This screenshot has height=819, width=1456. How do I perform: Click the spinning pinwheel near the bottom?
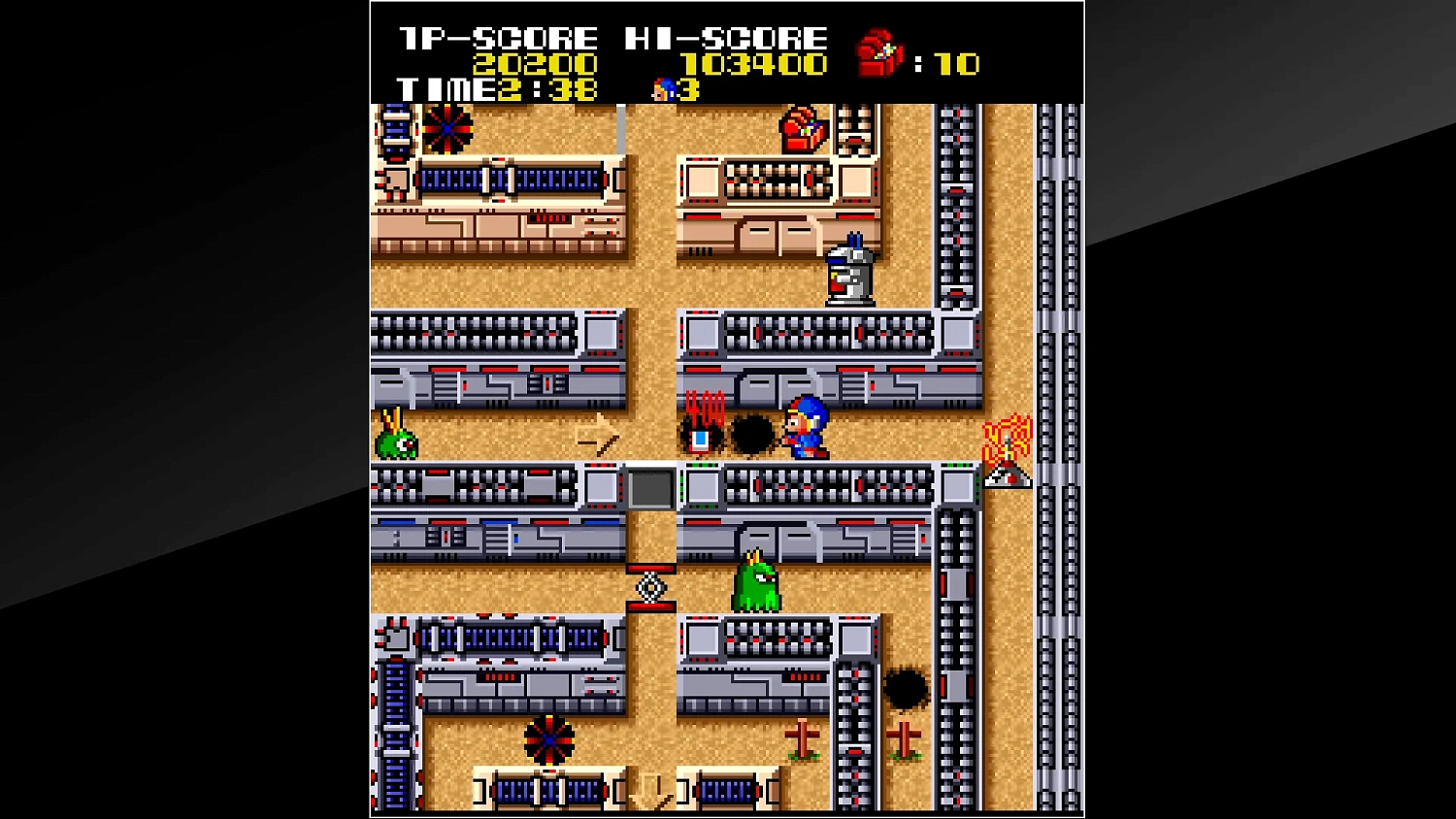coord(549,739)
